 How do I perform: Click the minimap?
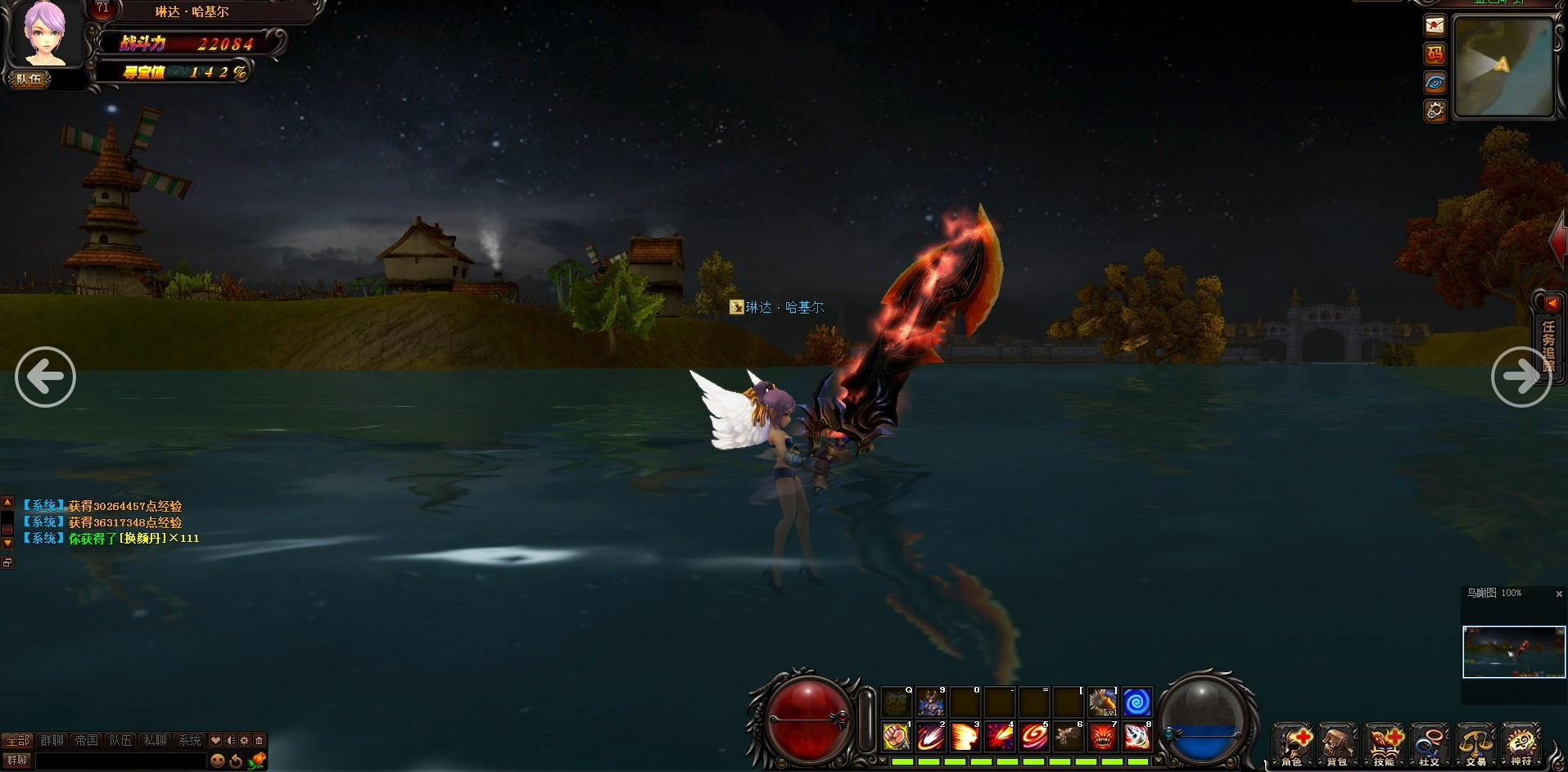[x=1503, y=67]
